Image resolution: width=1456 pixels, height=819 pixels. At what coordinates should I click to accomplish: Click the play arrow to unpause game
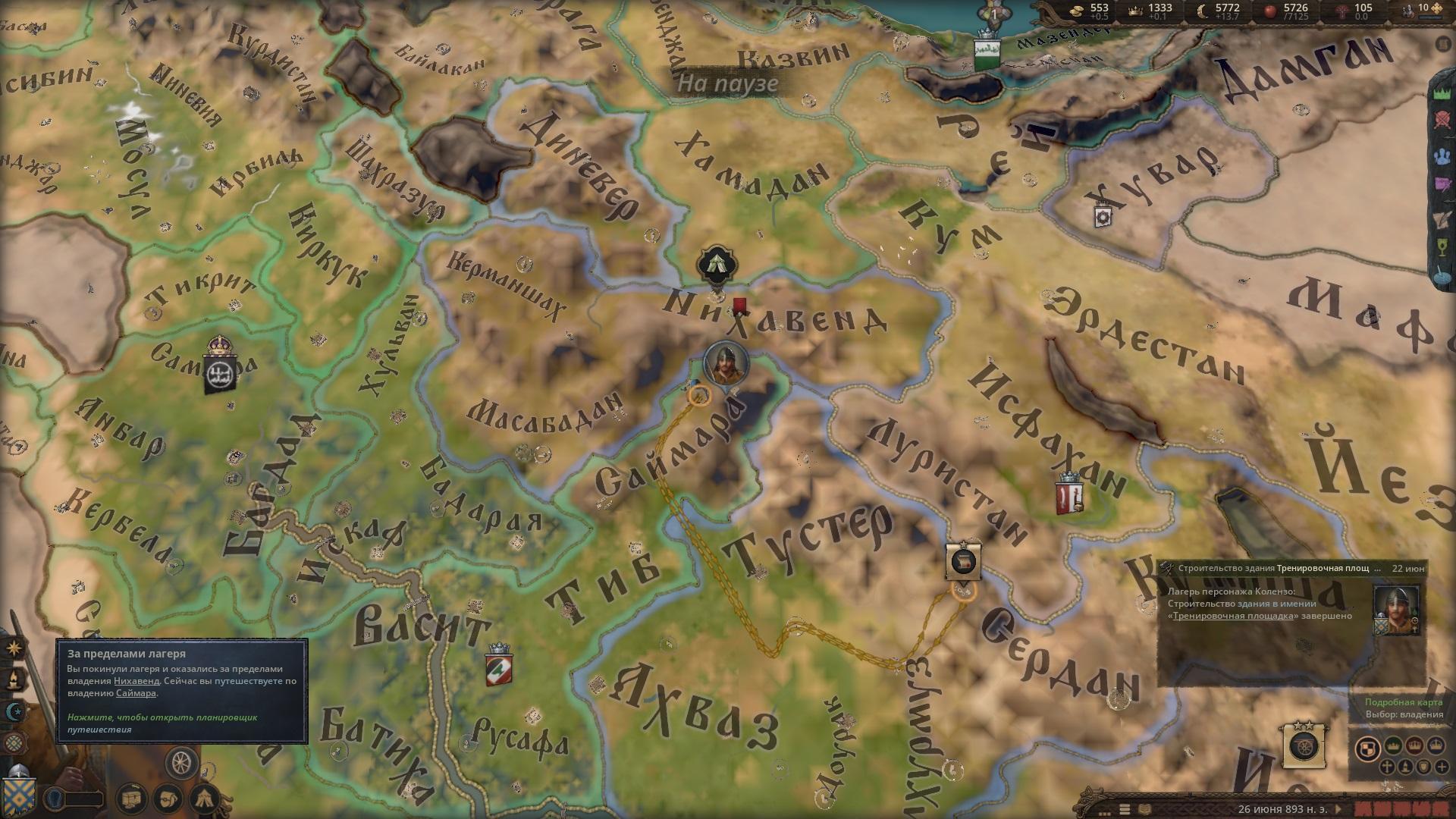point(1337,809)
